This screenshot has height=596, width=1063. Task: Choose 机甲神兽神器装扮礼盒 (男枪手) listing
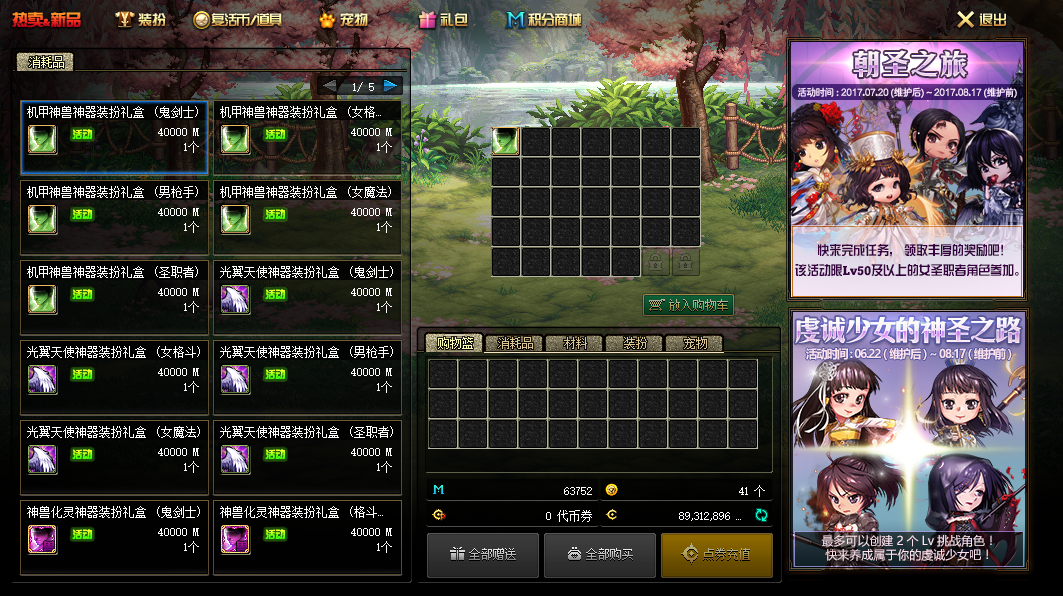click(114, 217)
